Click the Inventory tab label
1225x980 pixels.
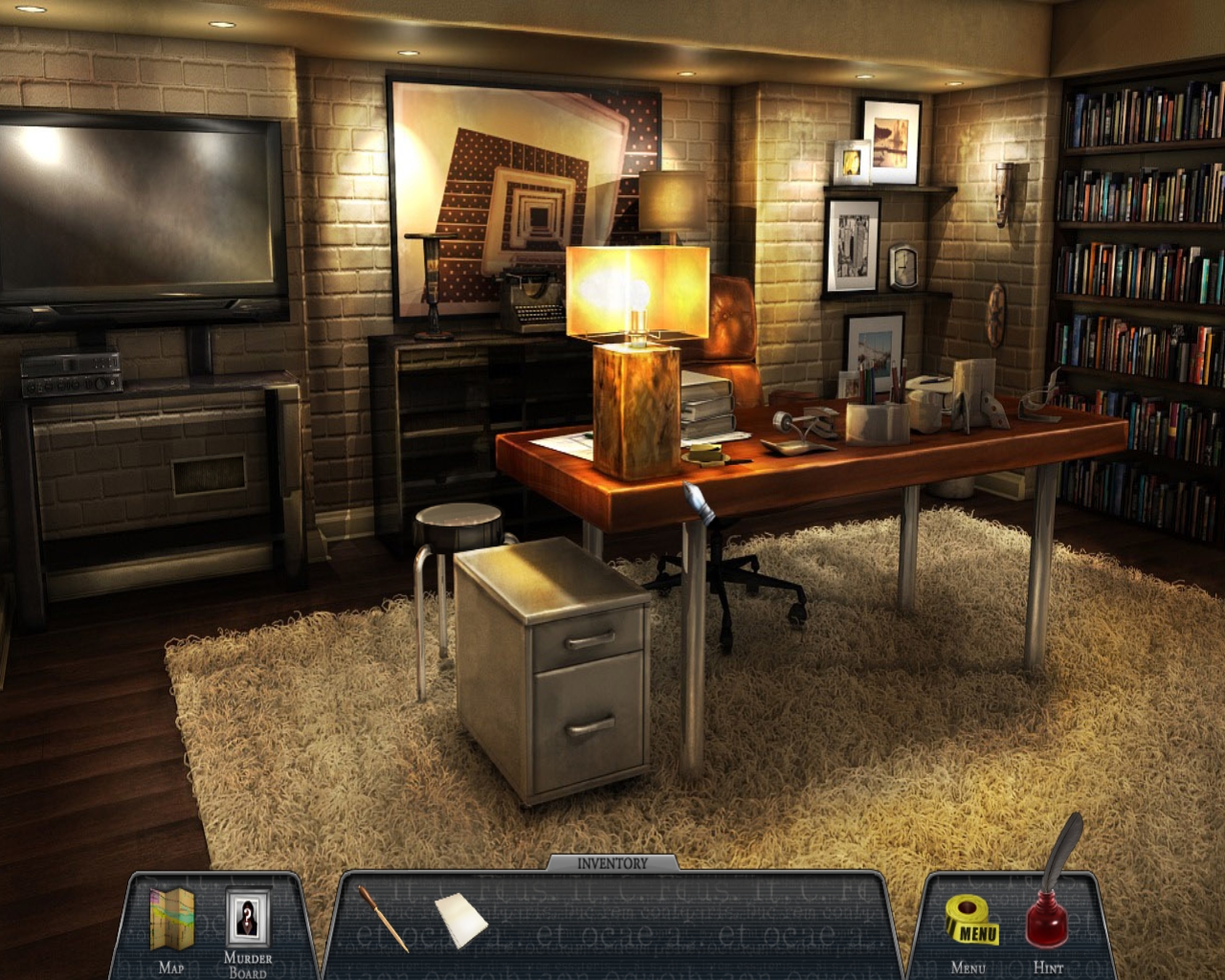tap(612, 863)
